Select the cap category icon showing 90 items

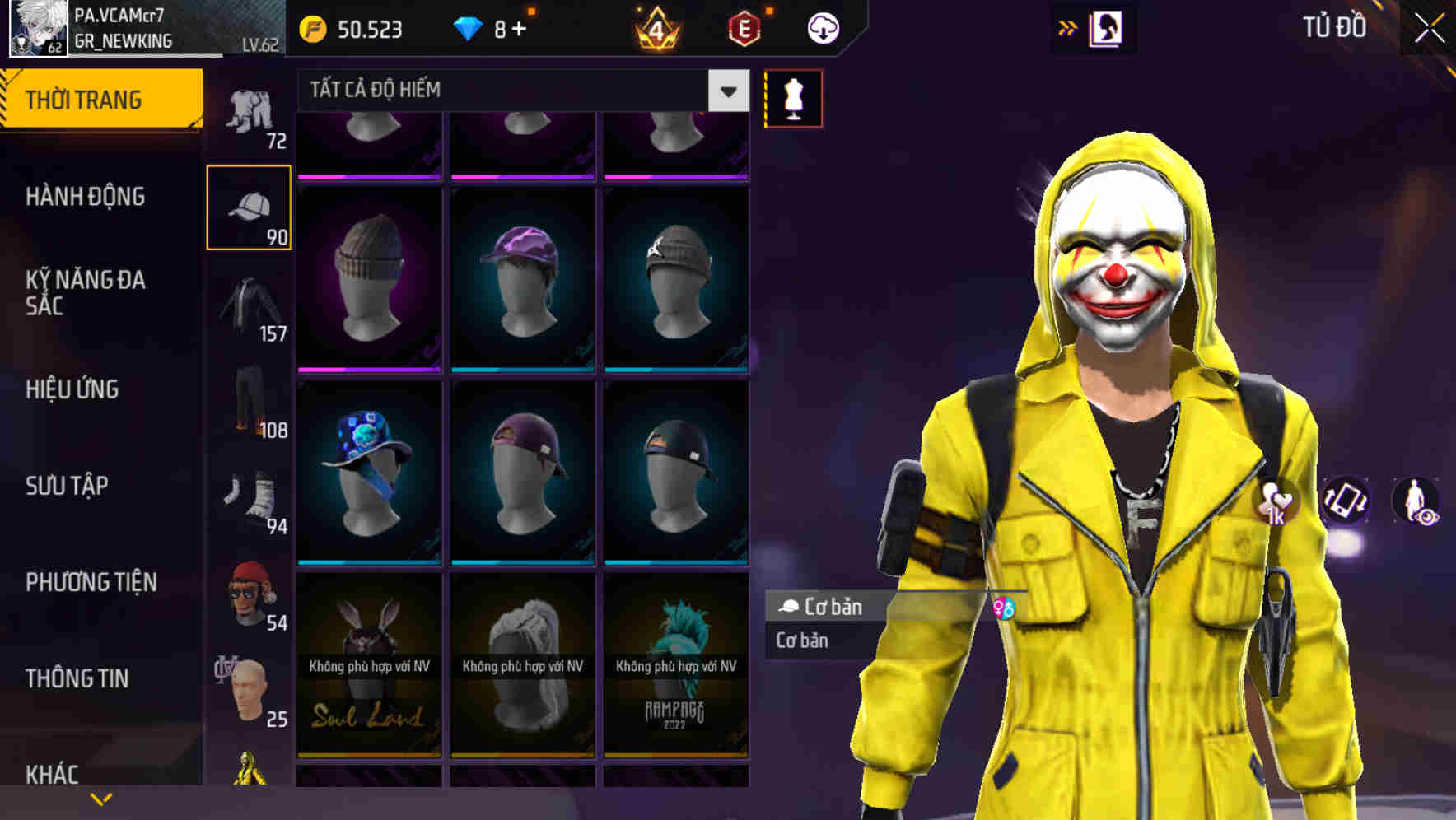point(250,206)
